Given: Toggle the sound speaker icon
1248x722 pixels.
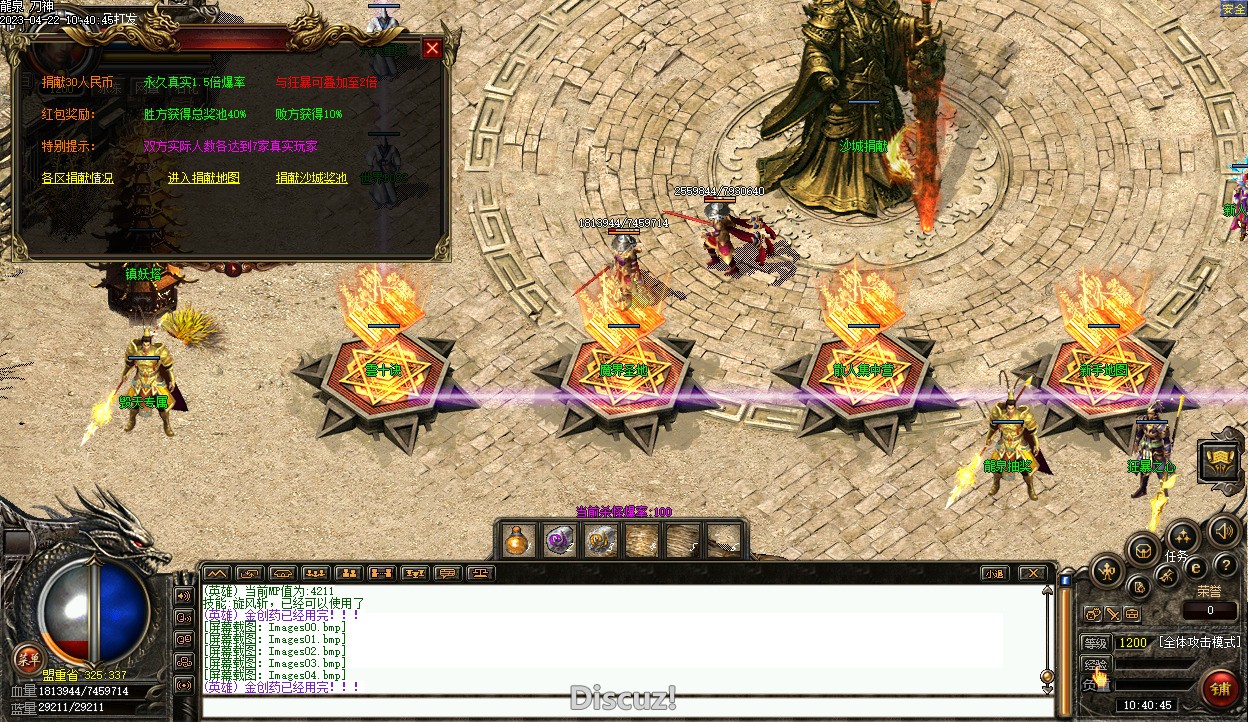Looking at the screenshot, I should pos(1223,531).
